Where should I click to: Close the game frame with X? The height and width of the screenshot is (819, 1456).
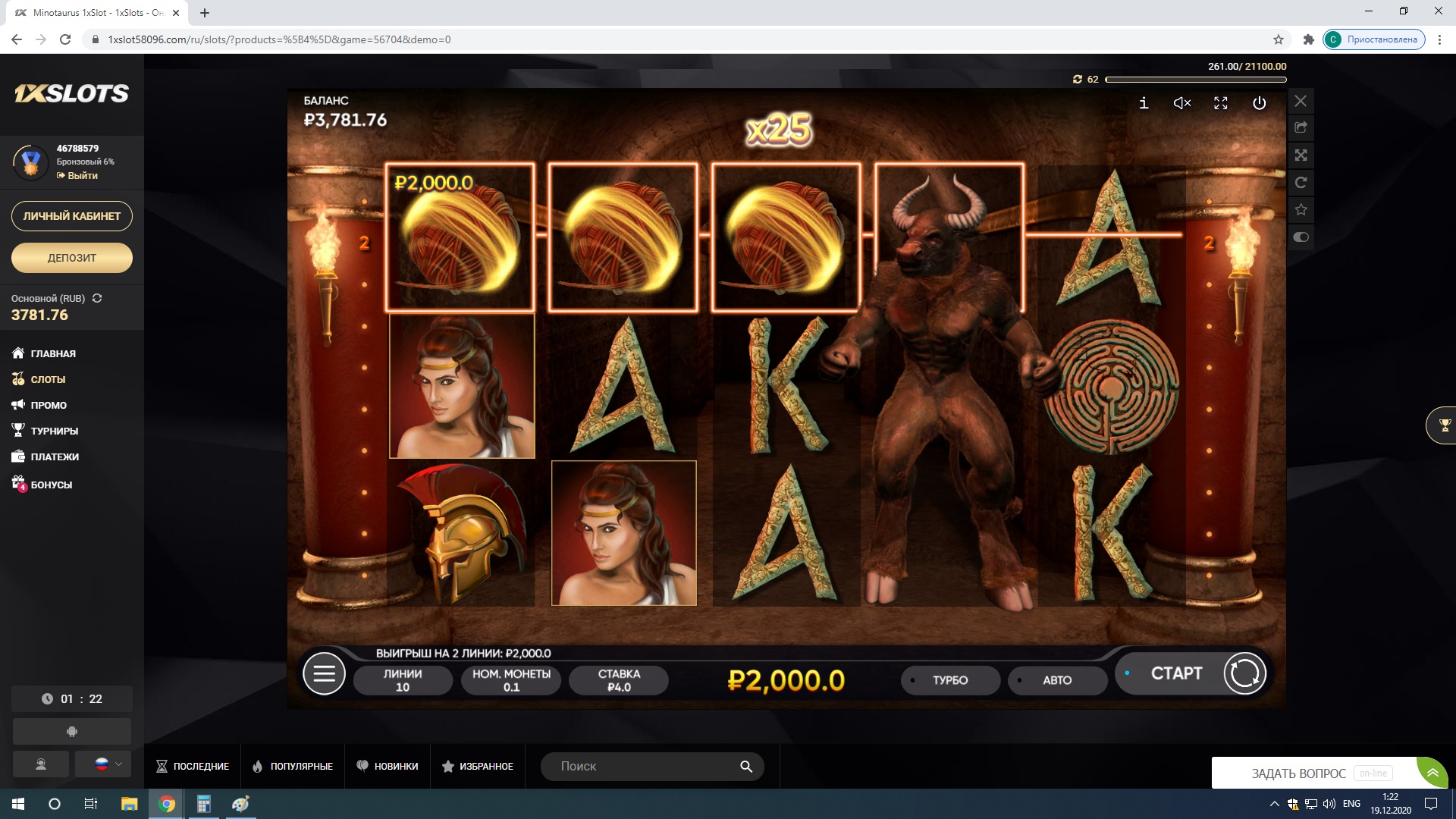coord(1301,101)
